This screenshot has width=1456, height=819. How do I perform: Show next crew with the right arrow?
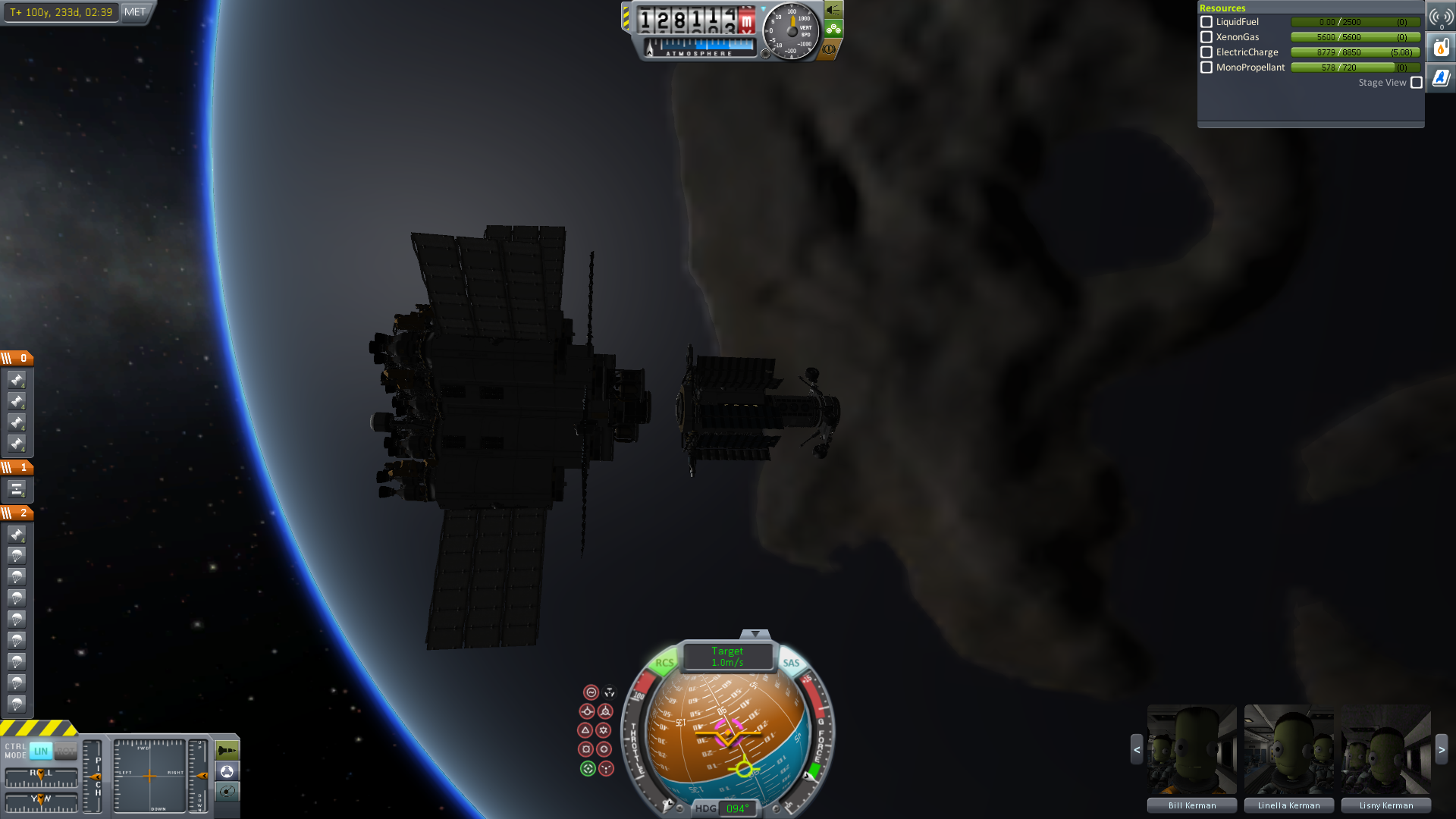tap(1442, 749)
